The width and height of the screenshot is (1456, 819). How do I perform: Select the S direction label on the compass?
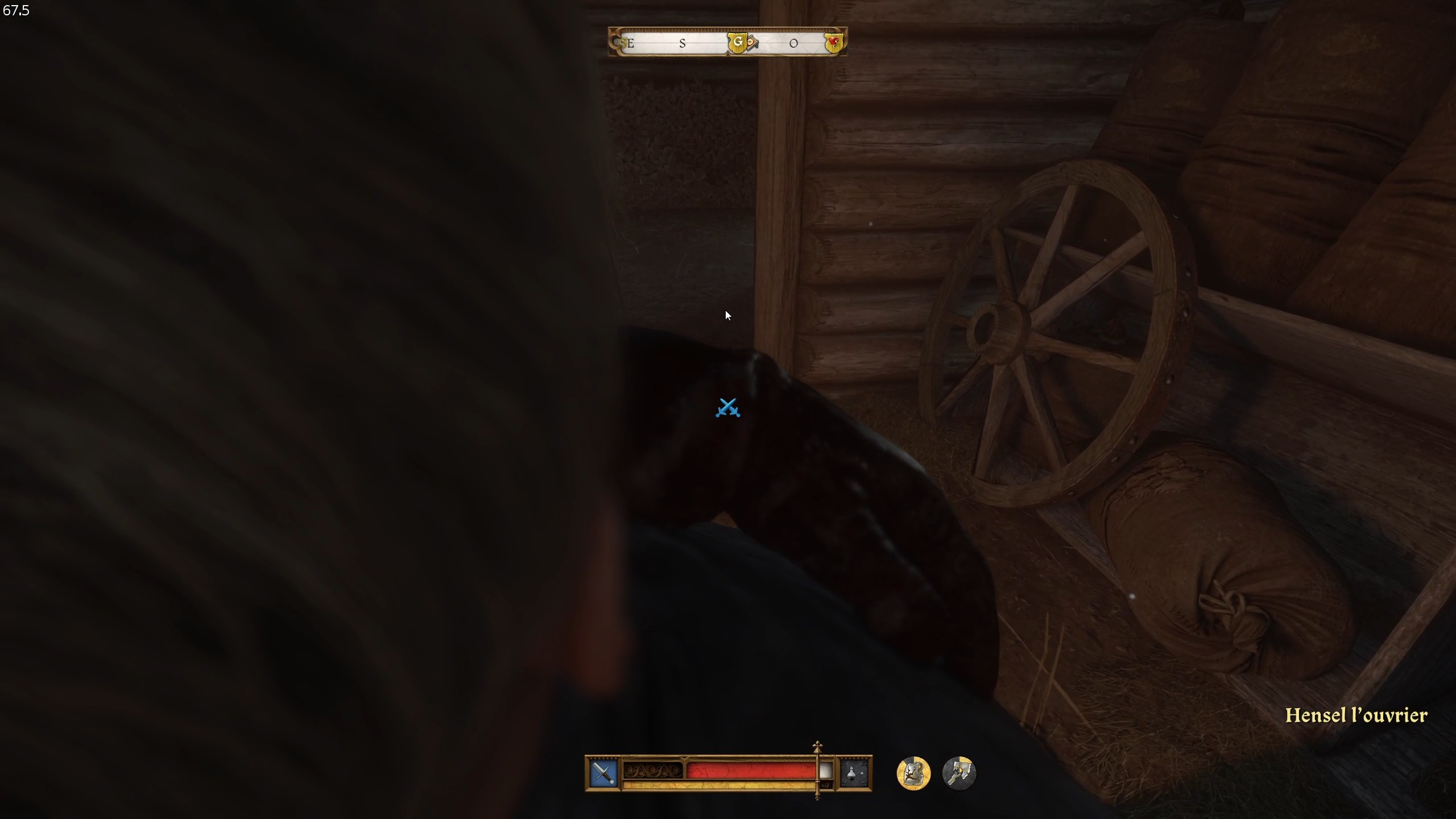[682, 43]
